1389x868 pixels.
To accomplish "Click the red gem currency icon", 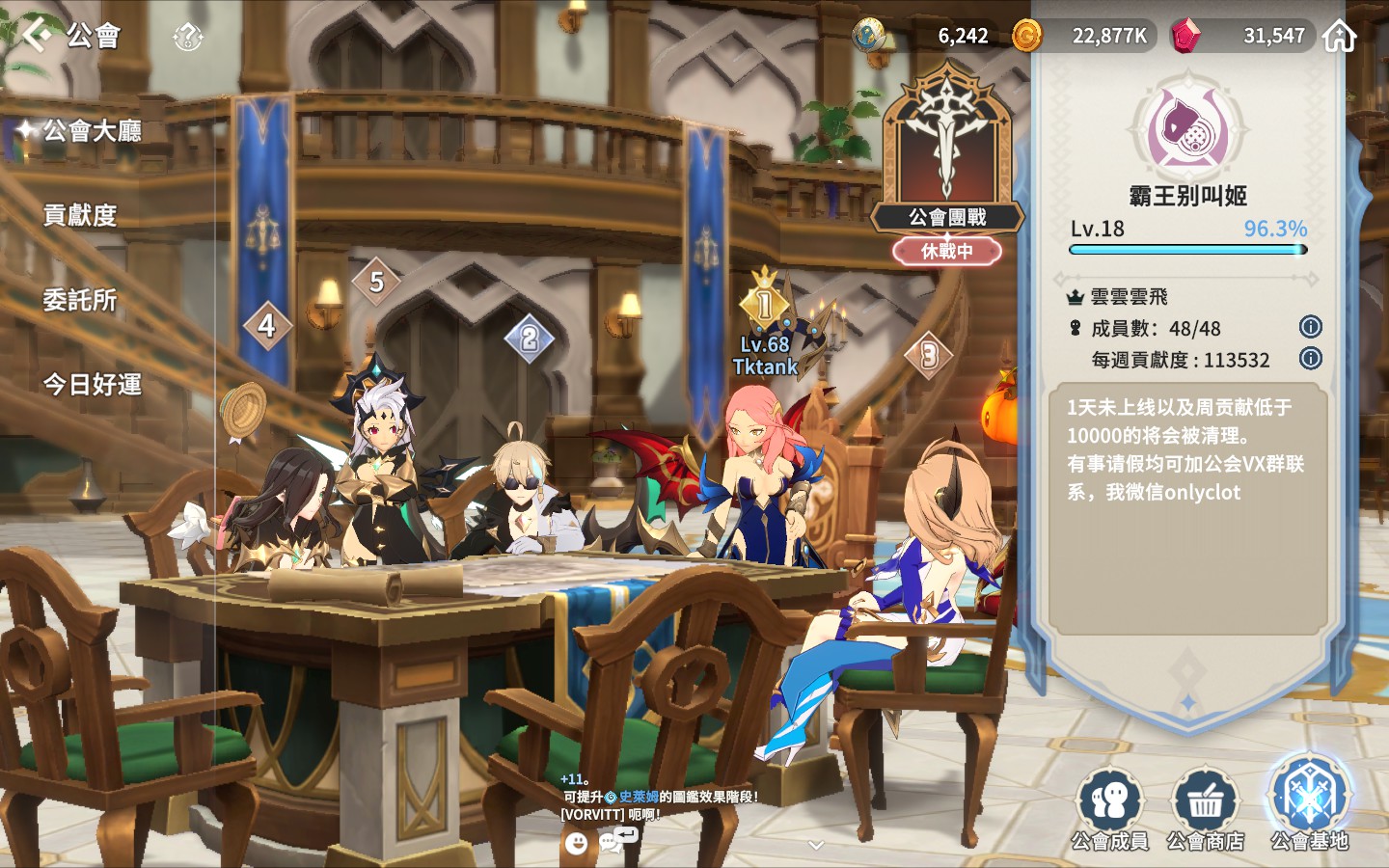I will 1185,37.
